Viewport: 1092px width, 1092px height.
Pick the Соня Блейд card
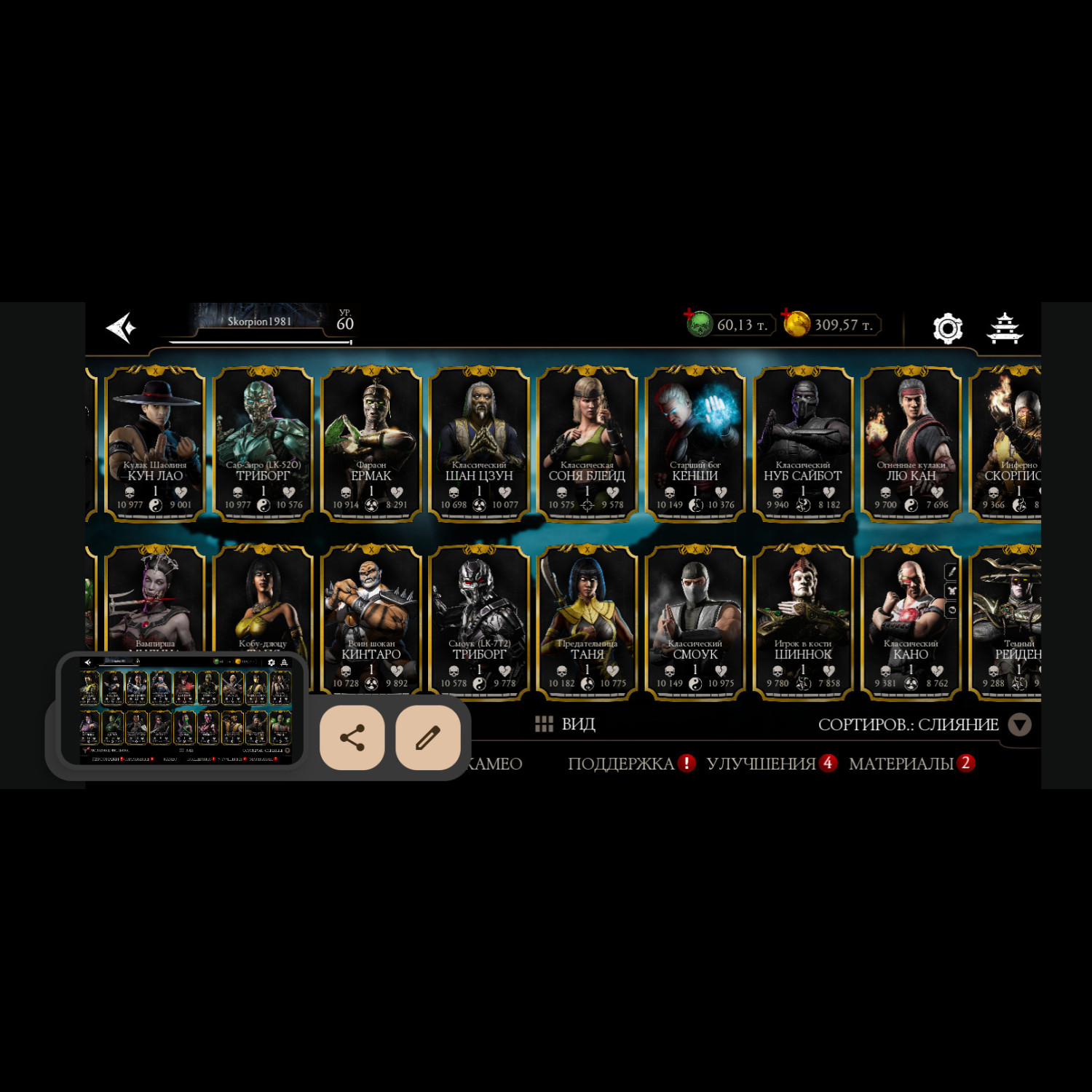point(587,444)
